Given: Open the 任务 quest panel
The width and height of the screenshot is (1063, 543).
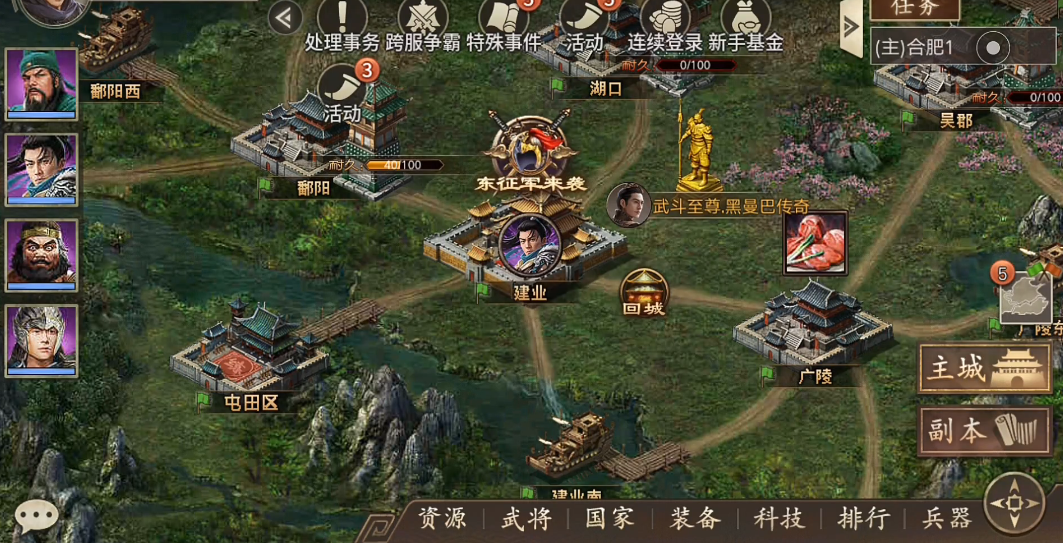Looking at the screenshot, I should [x=915, y=8].
